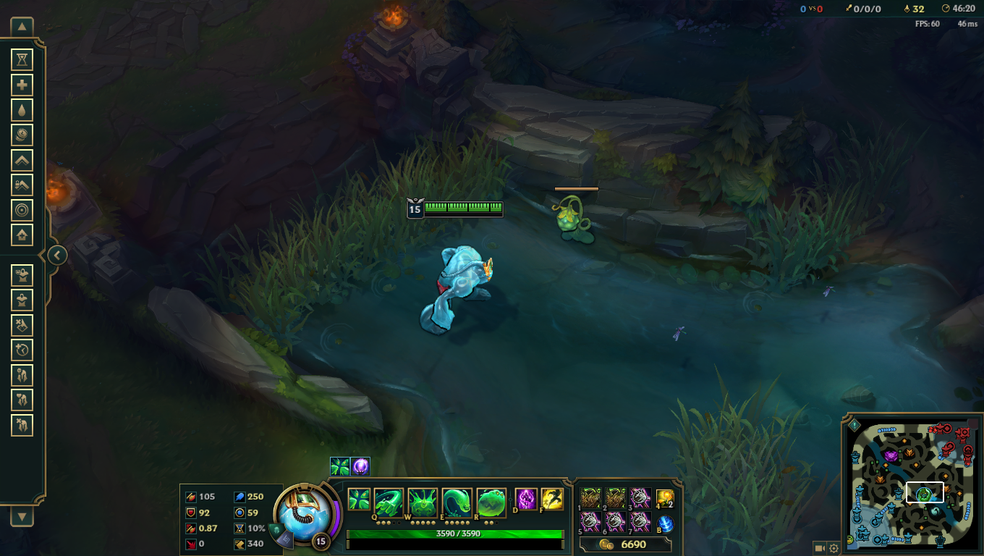Activate the blue recall button
The width and height of the screenshot is (984, 556).
pyautogui.click(x=664, y=522)
